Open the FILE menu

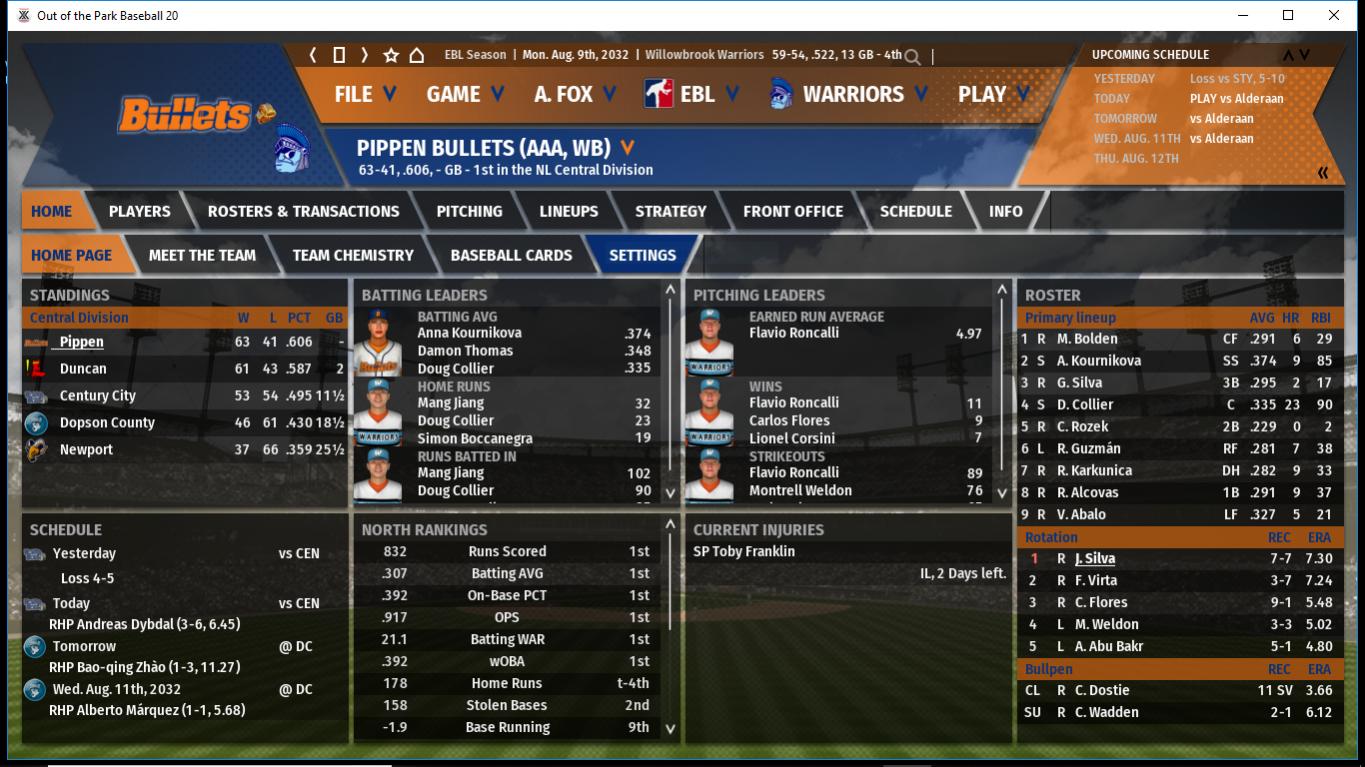(x=364, y=94)
